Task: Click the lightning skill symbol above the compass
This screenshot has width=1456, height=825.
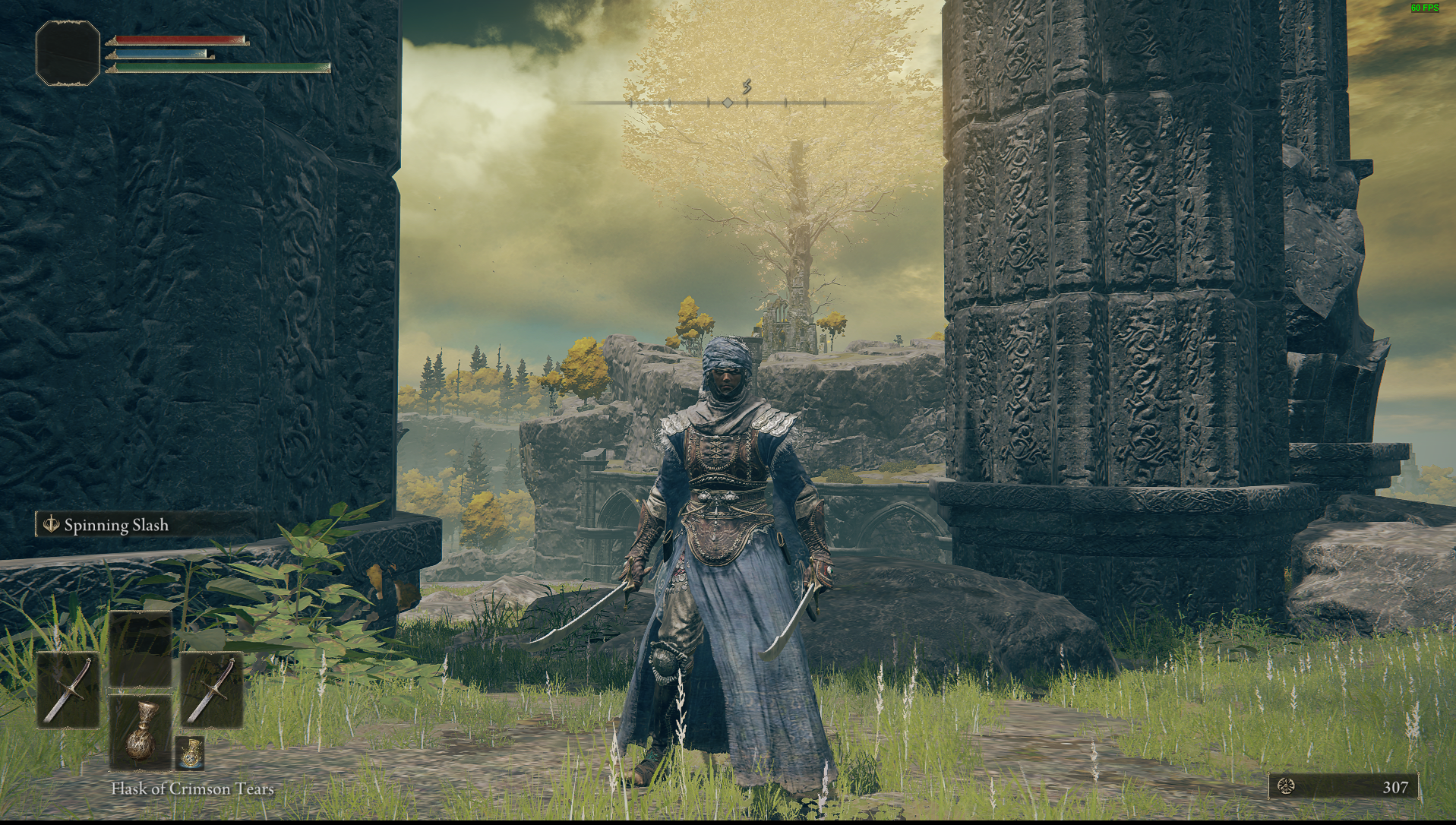Action: tap(747, 88)
